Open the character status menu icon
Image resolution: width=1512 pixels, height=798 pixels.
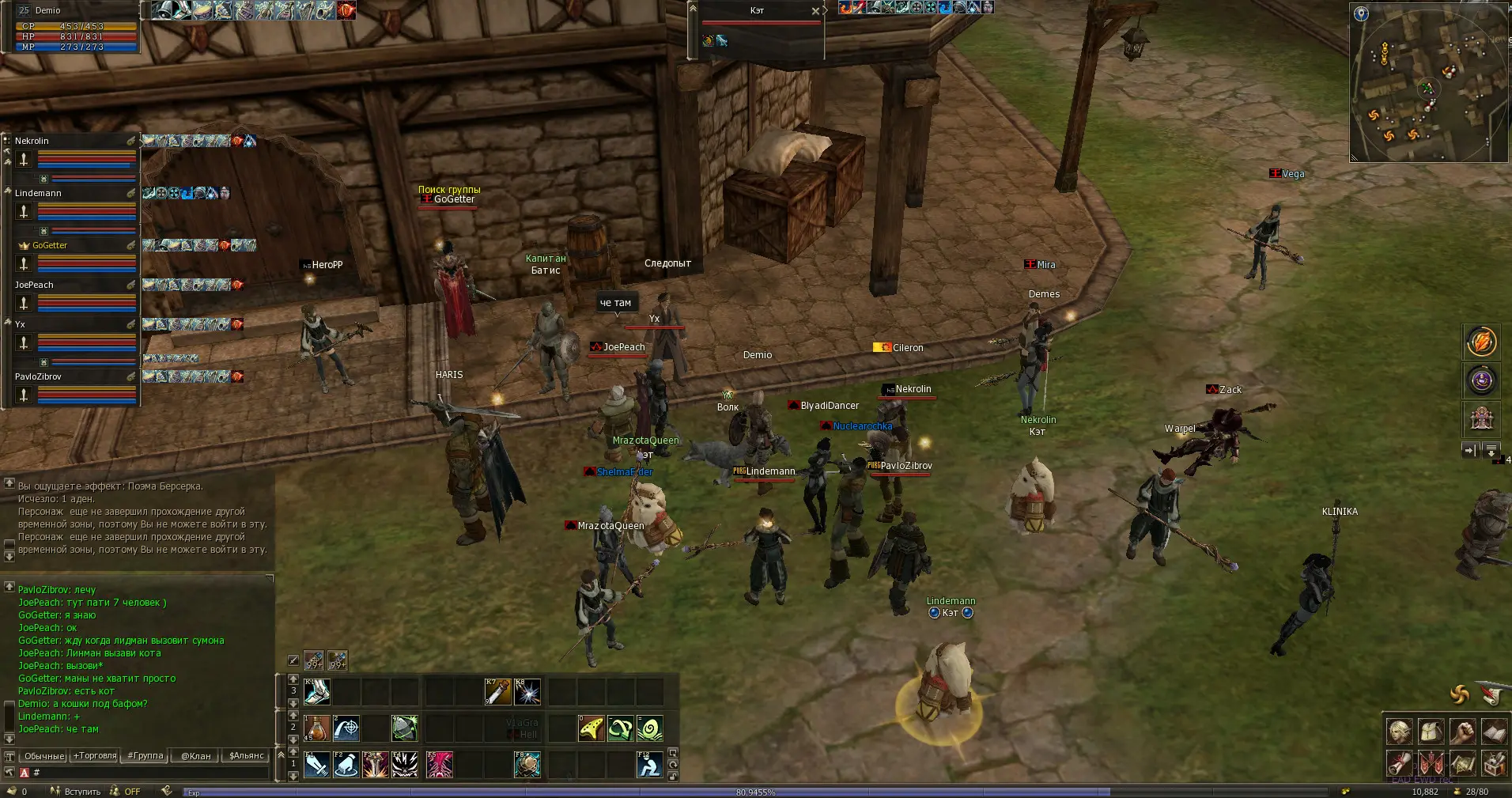(1399, 732)
